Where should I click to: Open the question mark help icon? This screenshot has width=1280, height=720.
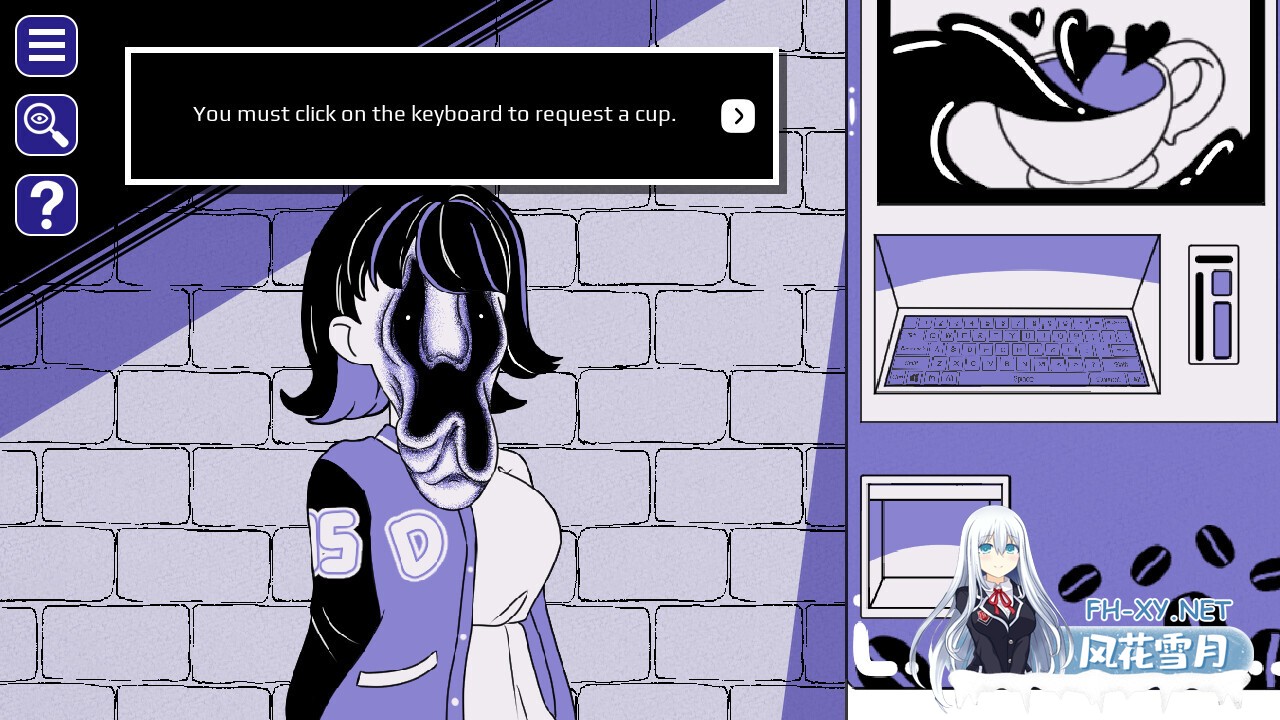(x=45, y=205)
